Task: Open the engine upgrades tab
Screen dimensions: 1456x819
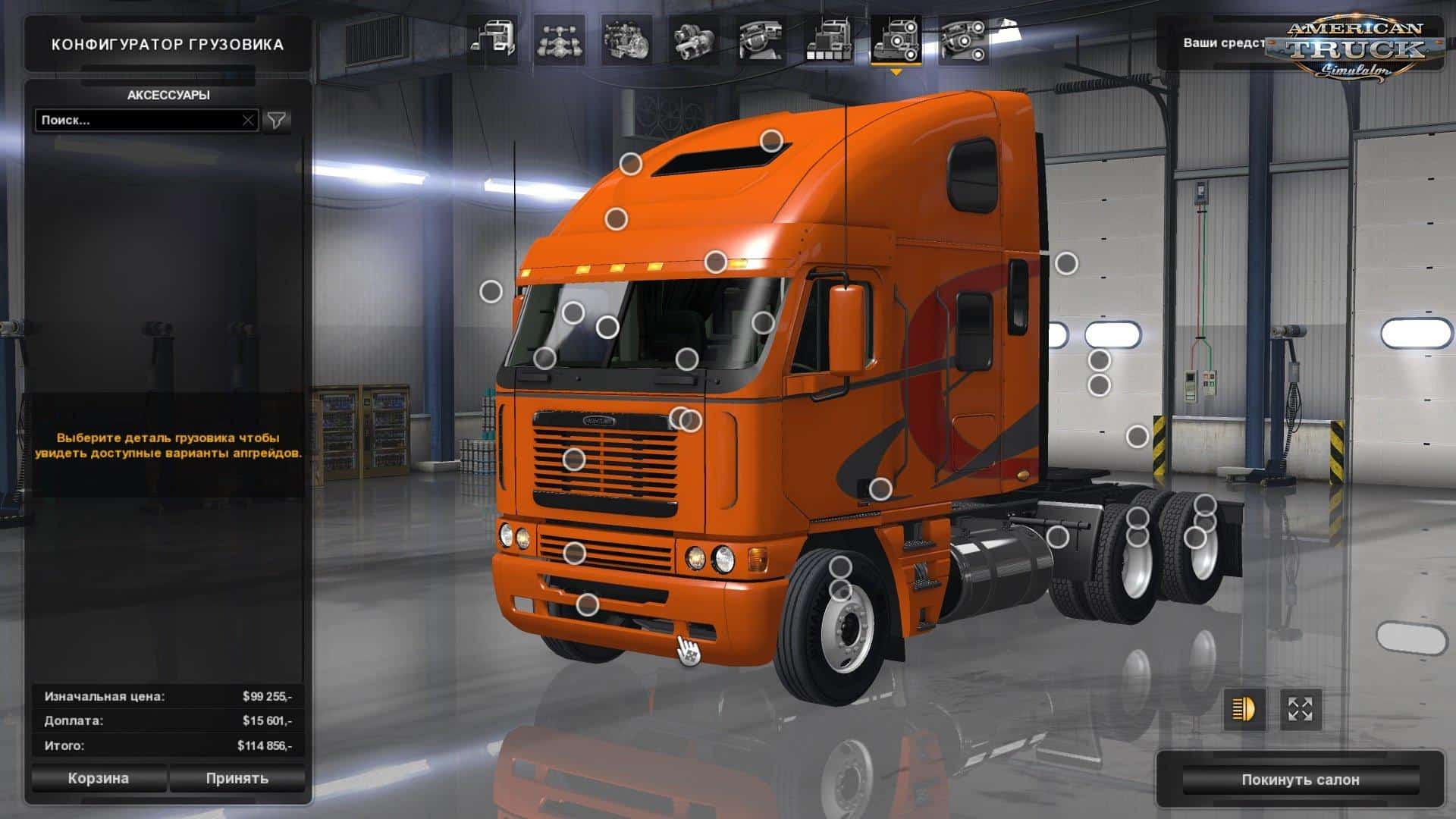Action: (626, 40)
